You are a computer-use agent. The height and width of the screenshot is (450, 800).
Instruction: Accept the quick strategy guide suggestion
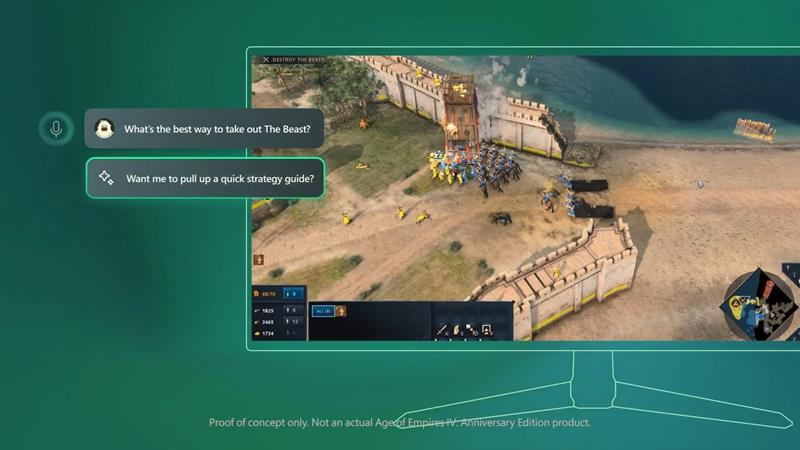205,179
